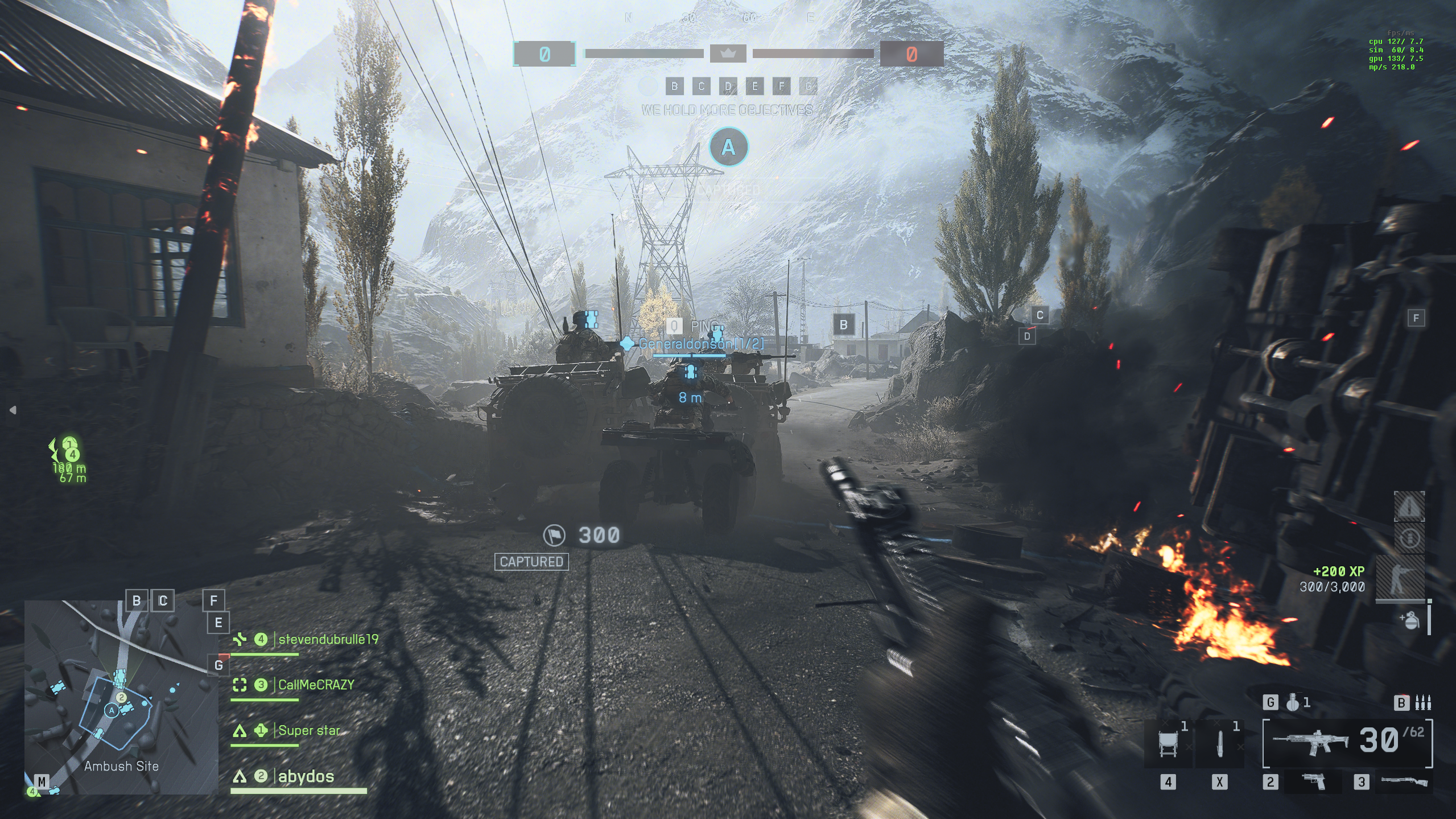This screenshot has height=819, width=1456.
Task: Switch to the pistol sidearm slot
Action: click(x=1314, y=782)
